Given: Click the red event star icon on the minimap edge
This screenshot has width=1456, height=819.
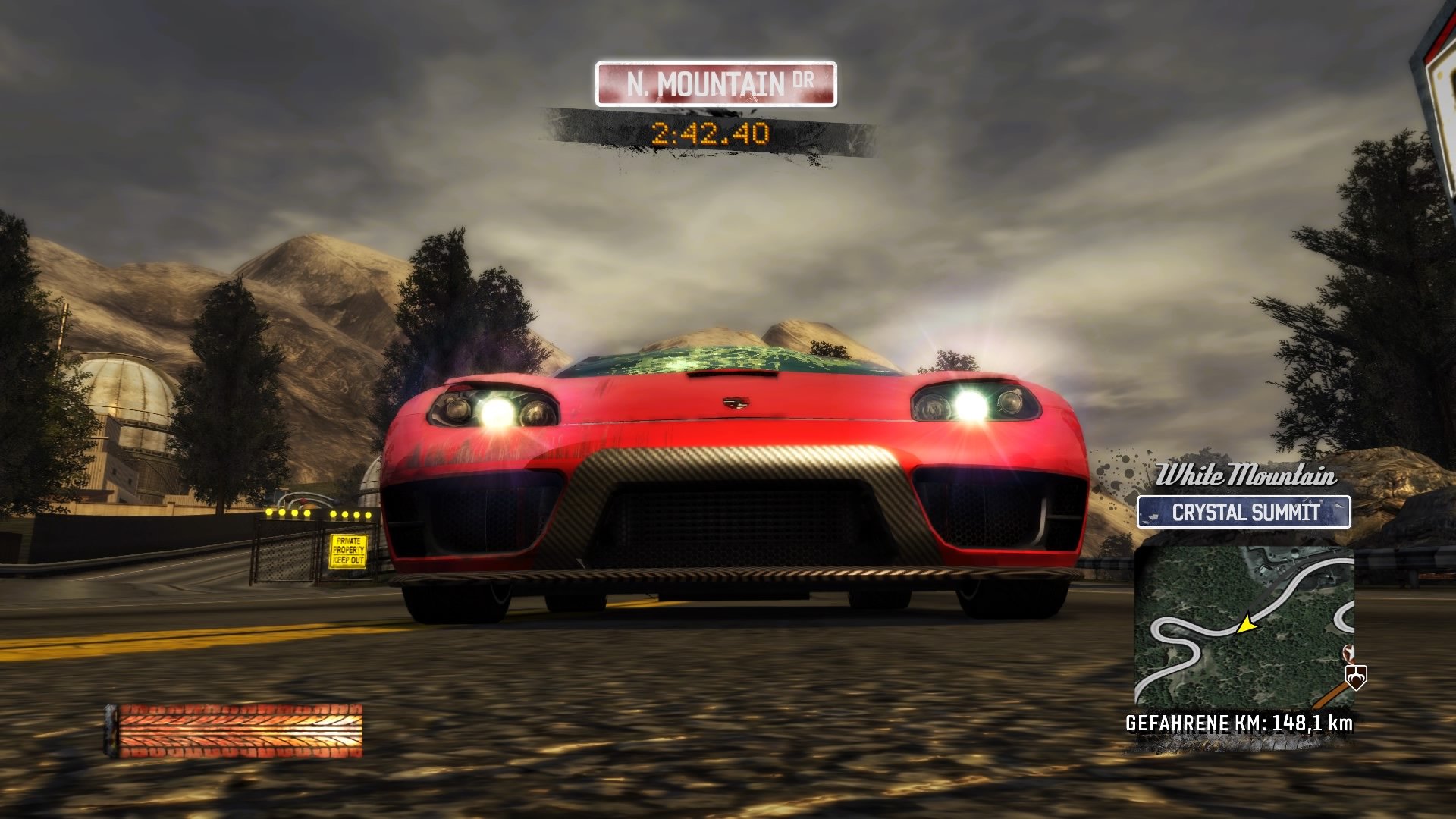Looking at the screenshot, I should click(x=1348, y=654).
